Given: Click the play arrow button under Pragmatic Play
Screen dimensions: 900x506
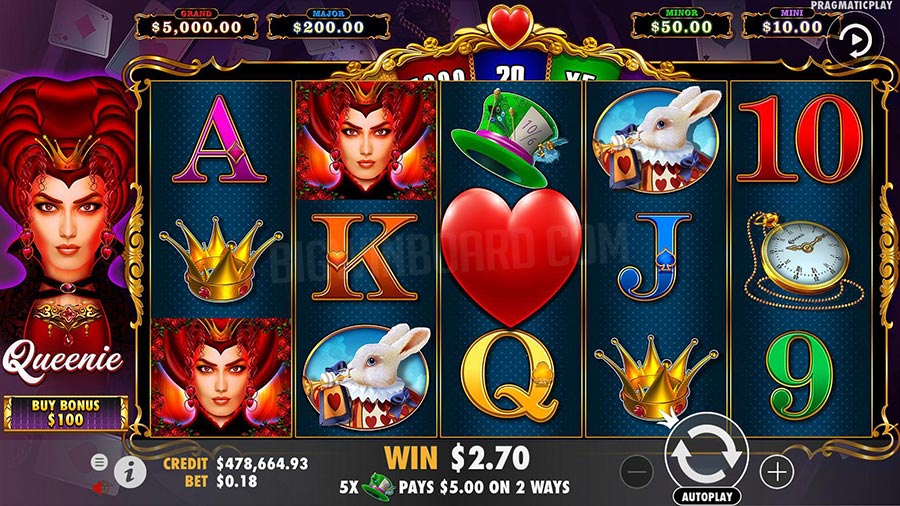Looking at the screenshot, I should [853, 40].
